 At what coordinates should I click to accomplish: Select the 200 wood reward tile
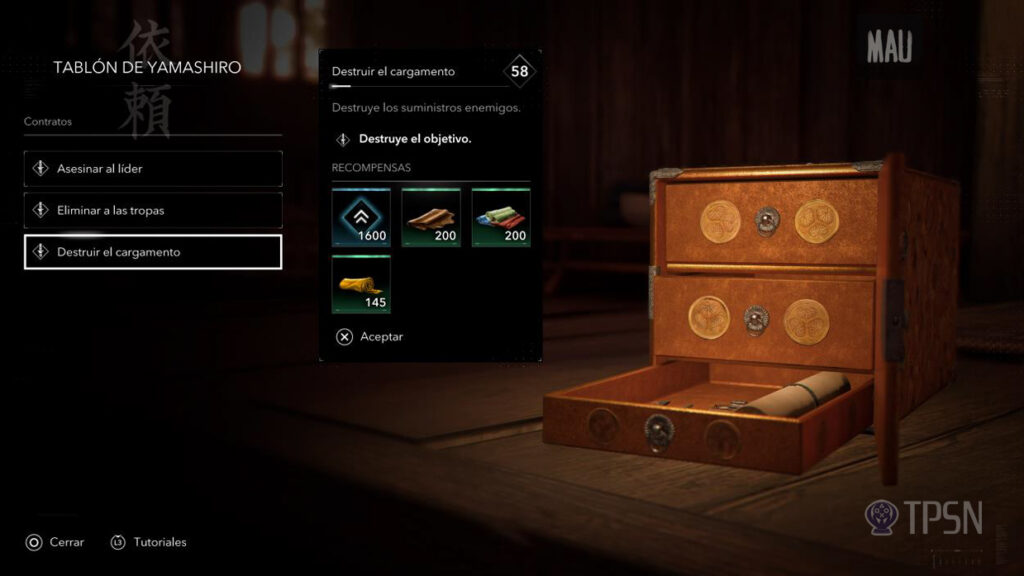(x=431, y=217)
